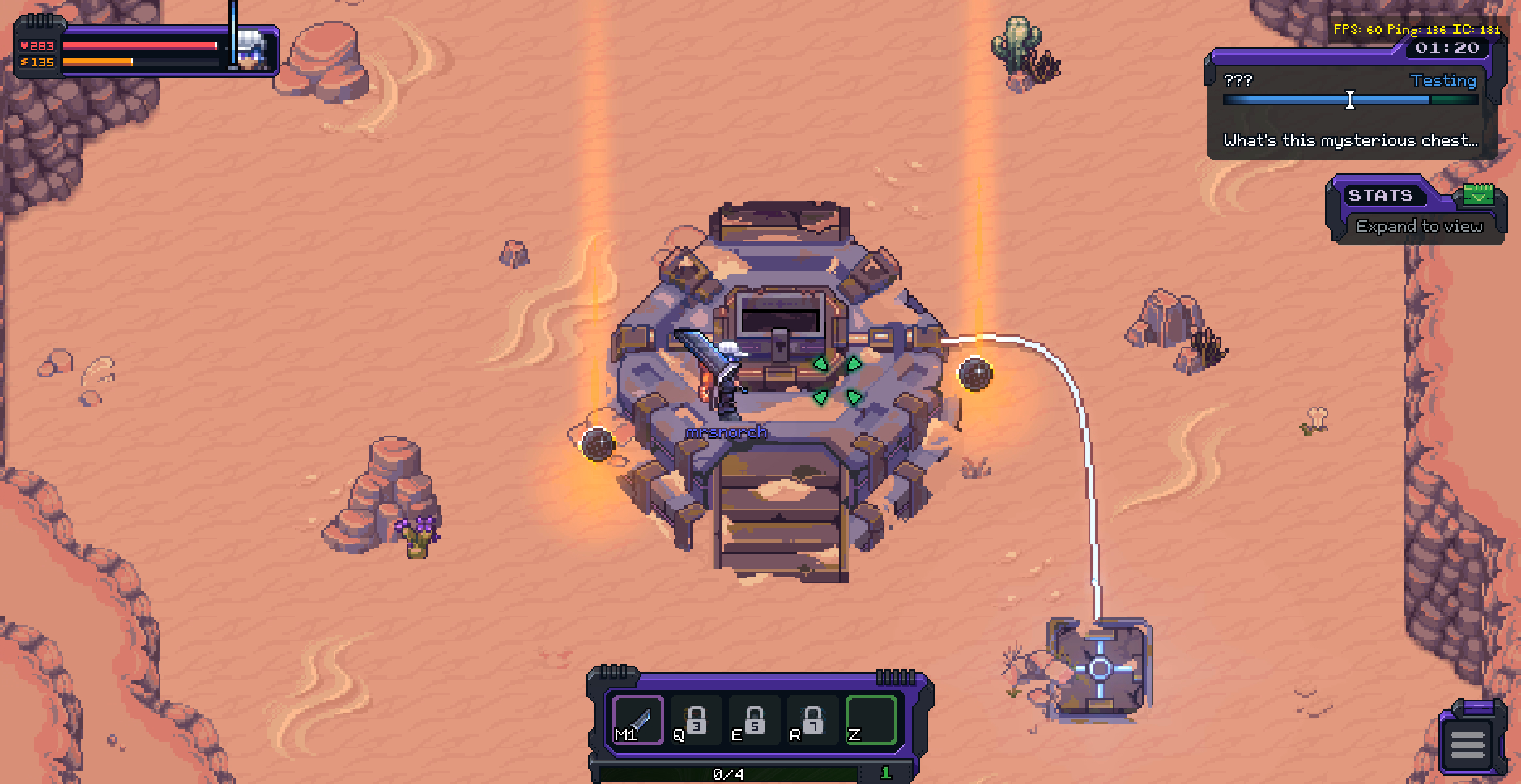Select the empty green Z slot
Screen dimensions: 1521x784
(871, 720)
